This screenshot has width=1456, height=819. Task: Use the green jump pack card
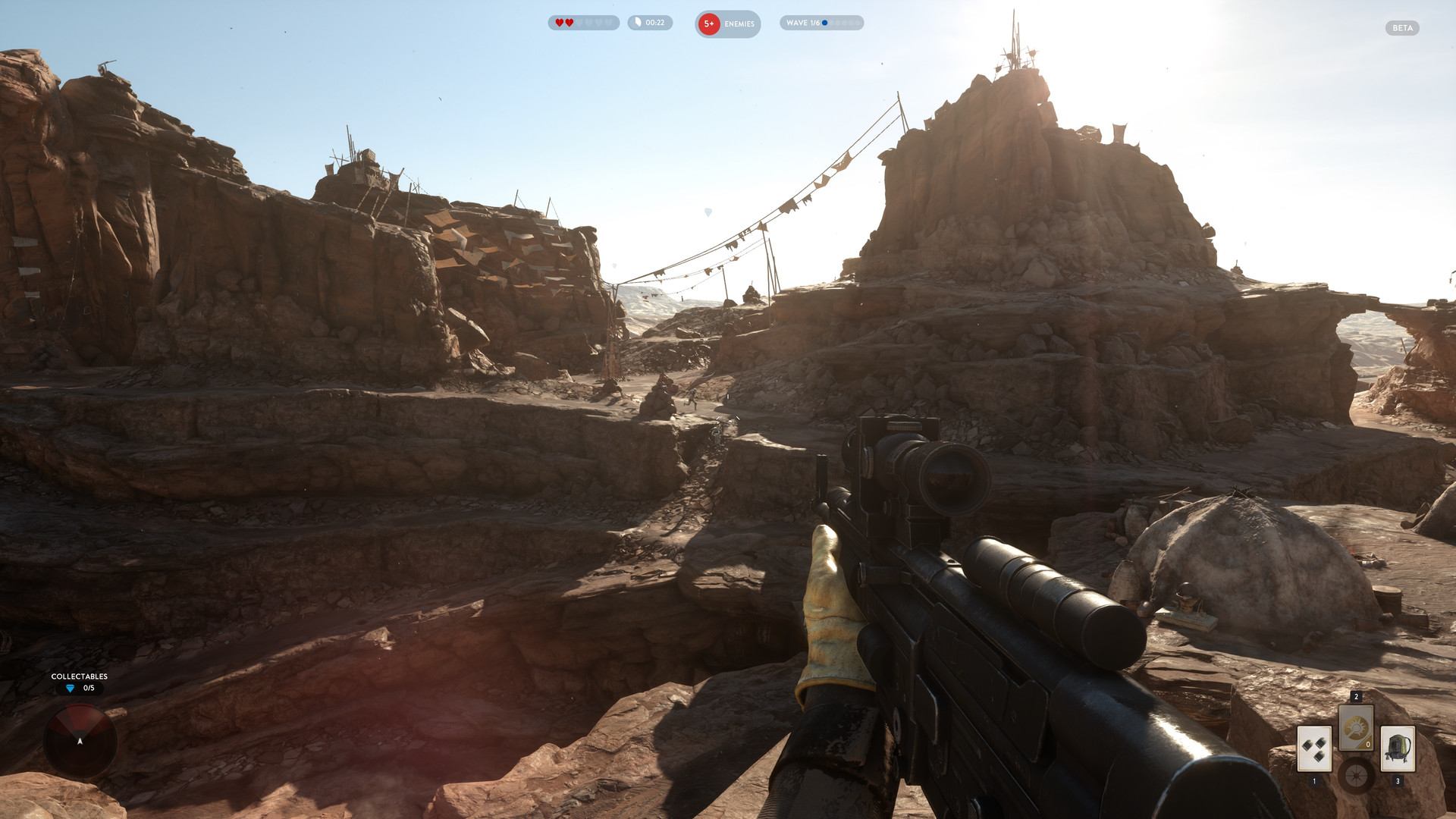[x=1398, y=748]
